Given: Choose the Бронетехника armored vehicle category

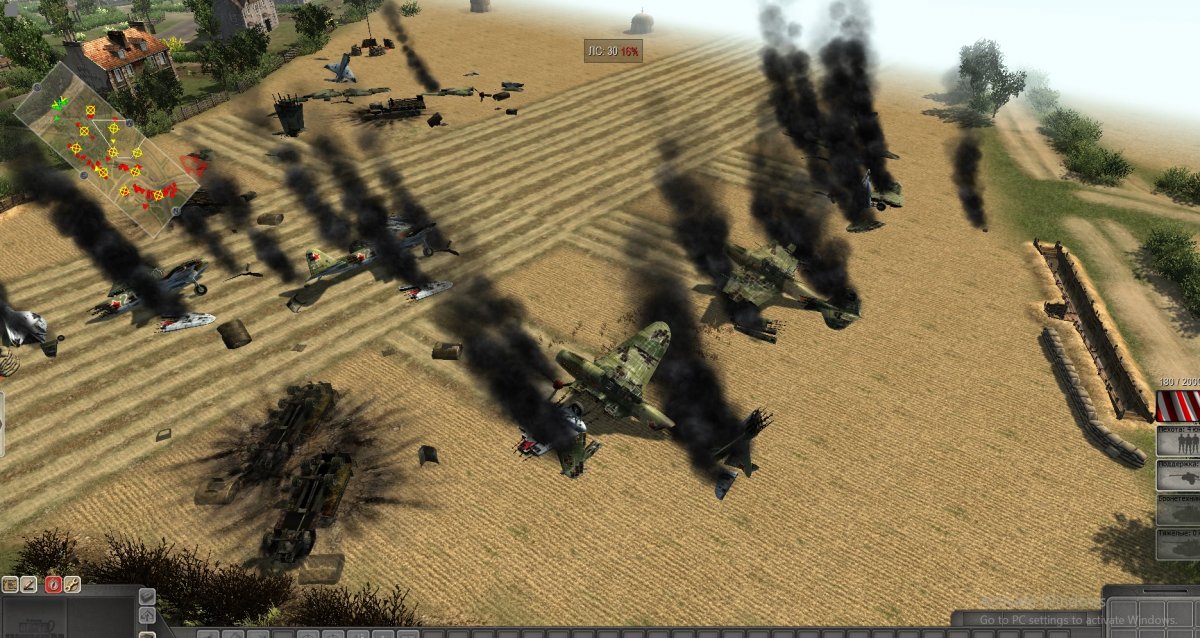Looking at the screenshot, I should [1178, 509].
